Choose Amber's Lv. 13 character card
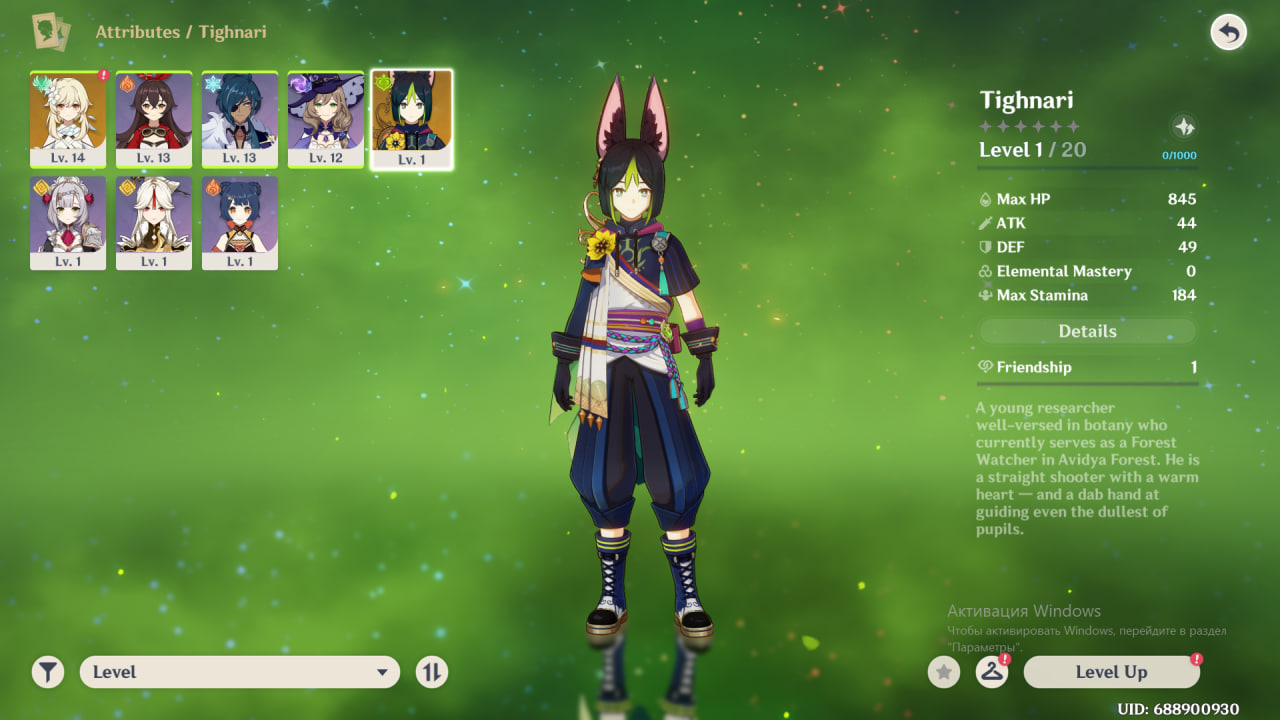The width and height of the screenshot is (1280, 720). (x=154, y=119)
